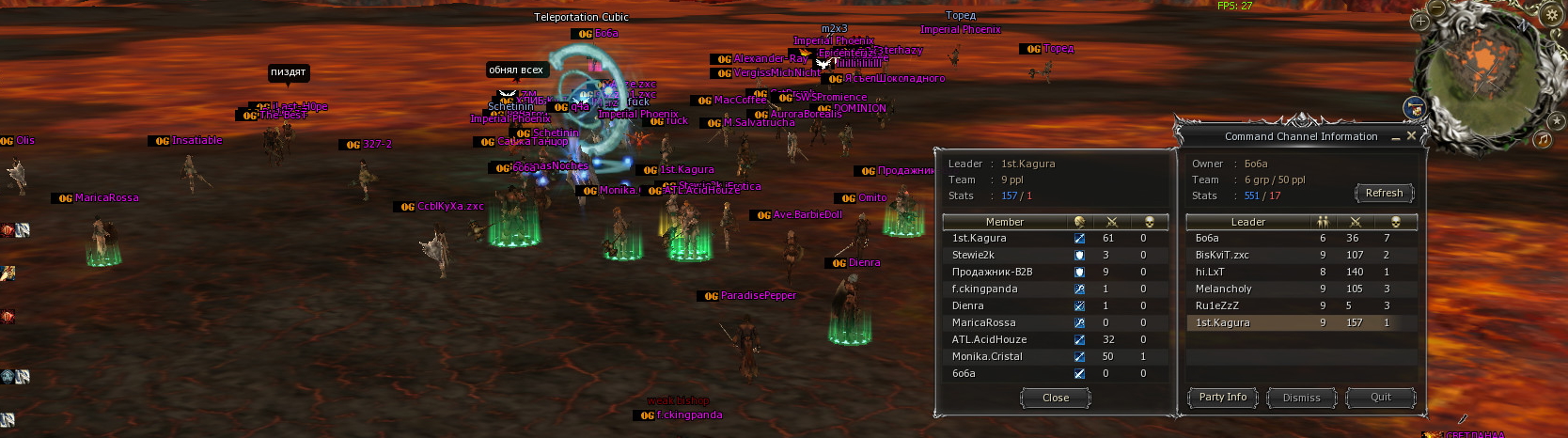Zoom in the minimap with the plus button
The image size is (1568, 438).
click(1420, 21)
